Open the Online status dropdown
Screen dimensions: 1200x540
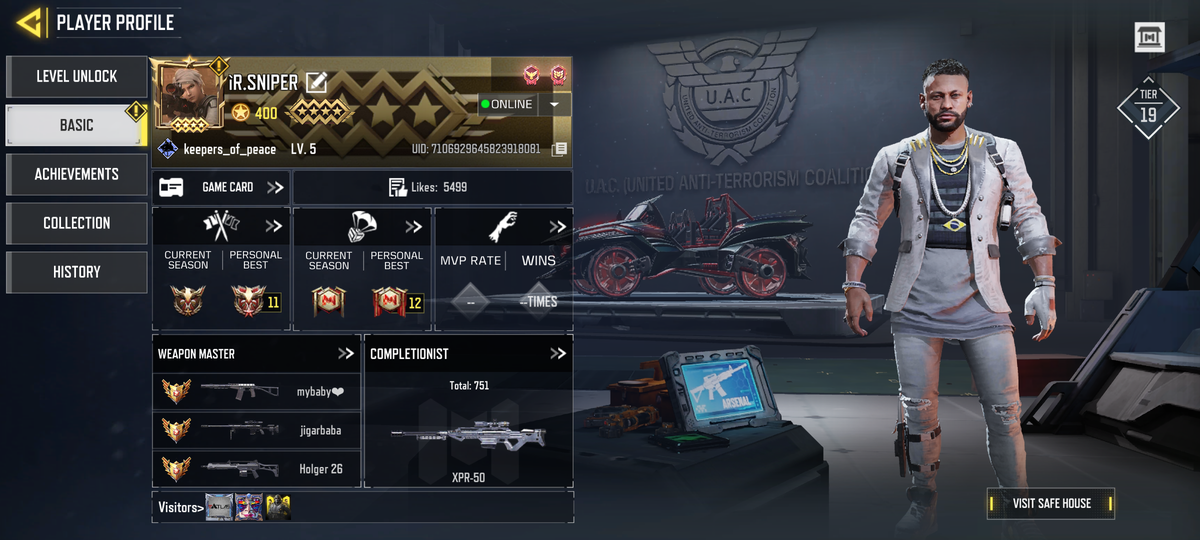554,104
